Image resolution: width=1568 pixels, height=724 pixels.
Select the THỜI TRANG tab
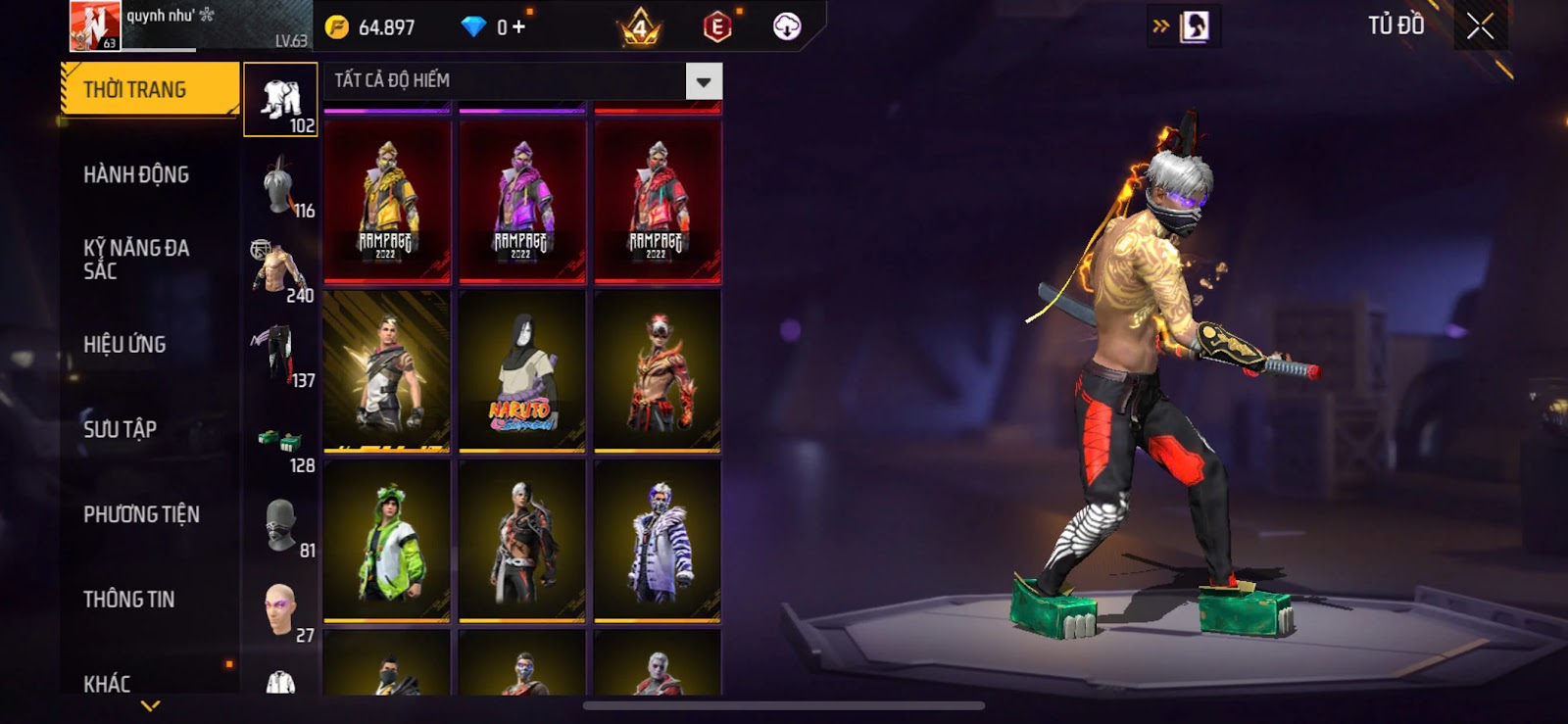coord(149,90)
